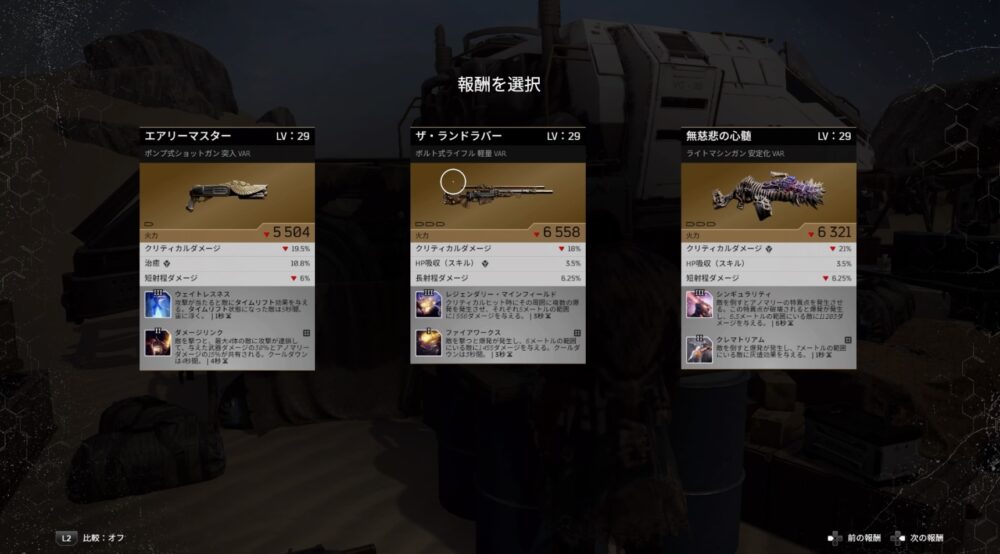Click the light machine gun weapon image
The height and width of the screenshot is (554, 1000).
coord(764,191)
